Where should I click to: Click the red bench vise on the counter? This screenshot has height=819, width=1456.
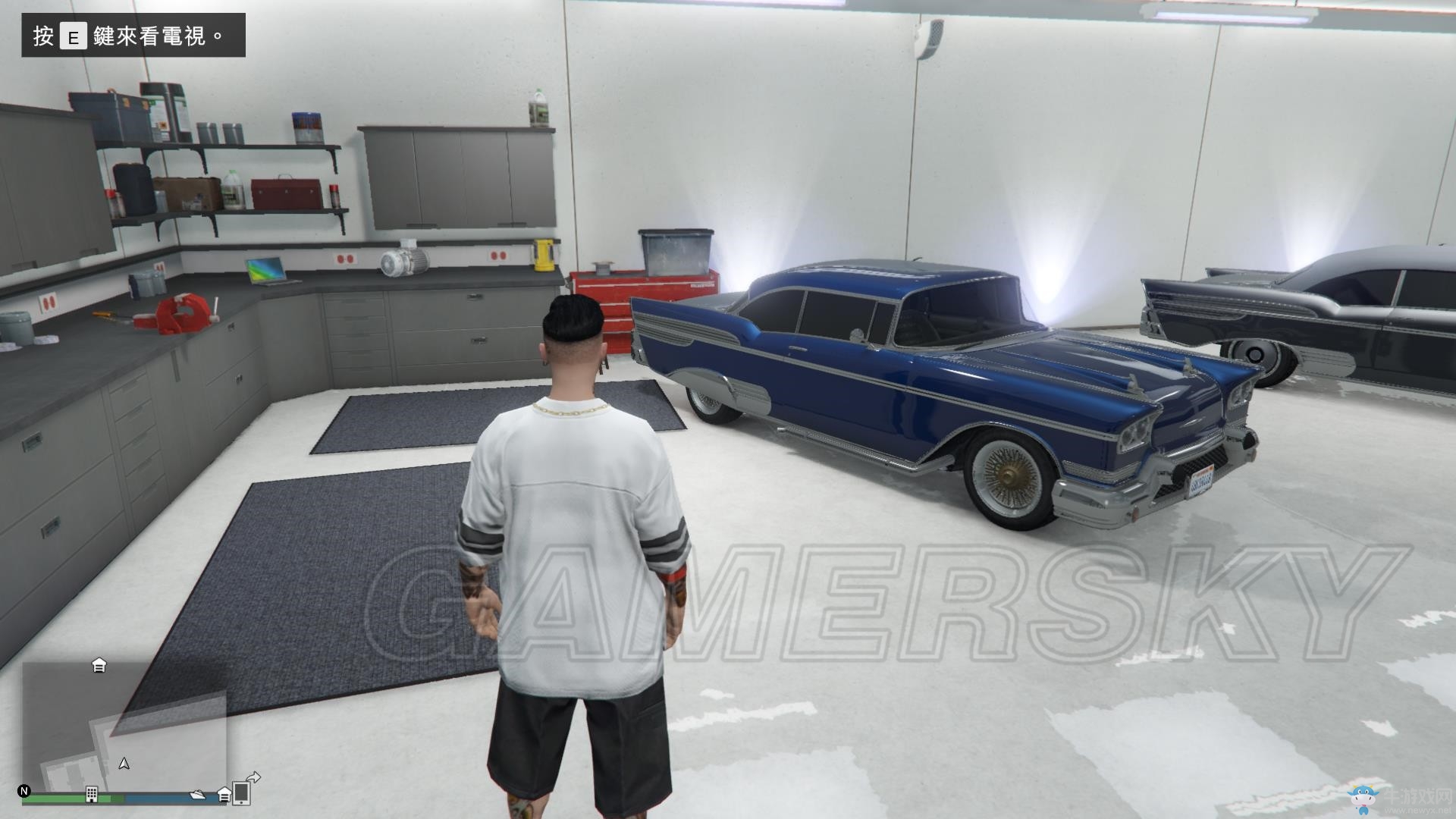pyautogui.click(x=180, y=314)
